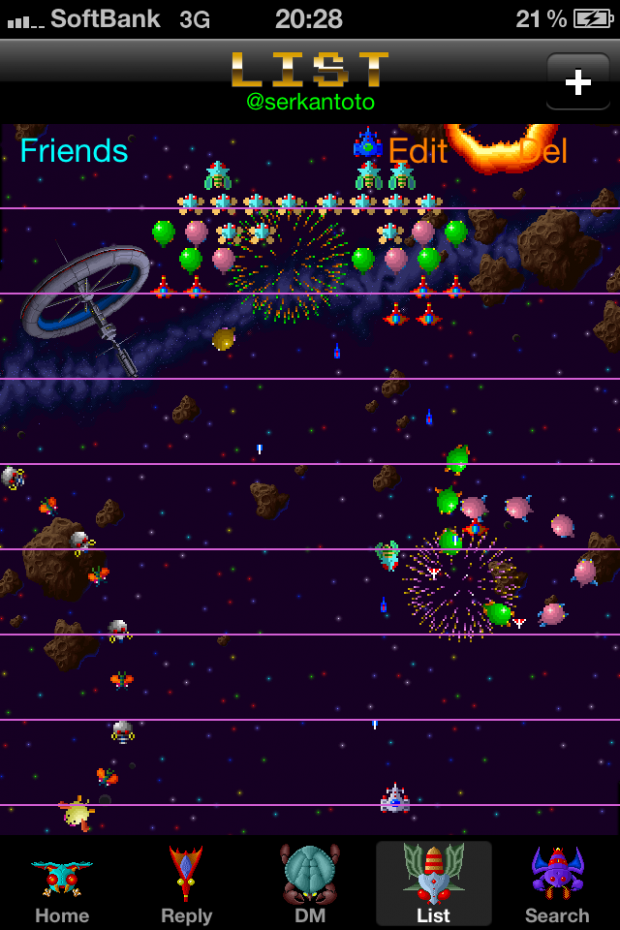Click the @serkantoto username label
Image resolution: width=620 pixels, height=930 pixels.
click(x=310, y=102)
